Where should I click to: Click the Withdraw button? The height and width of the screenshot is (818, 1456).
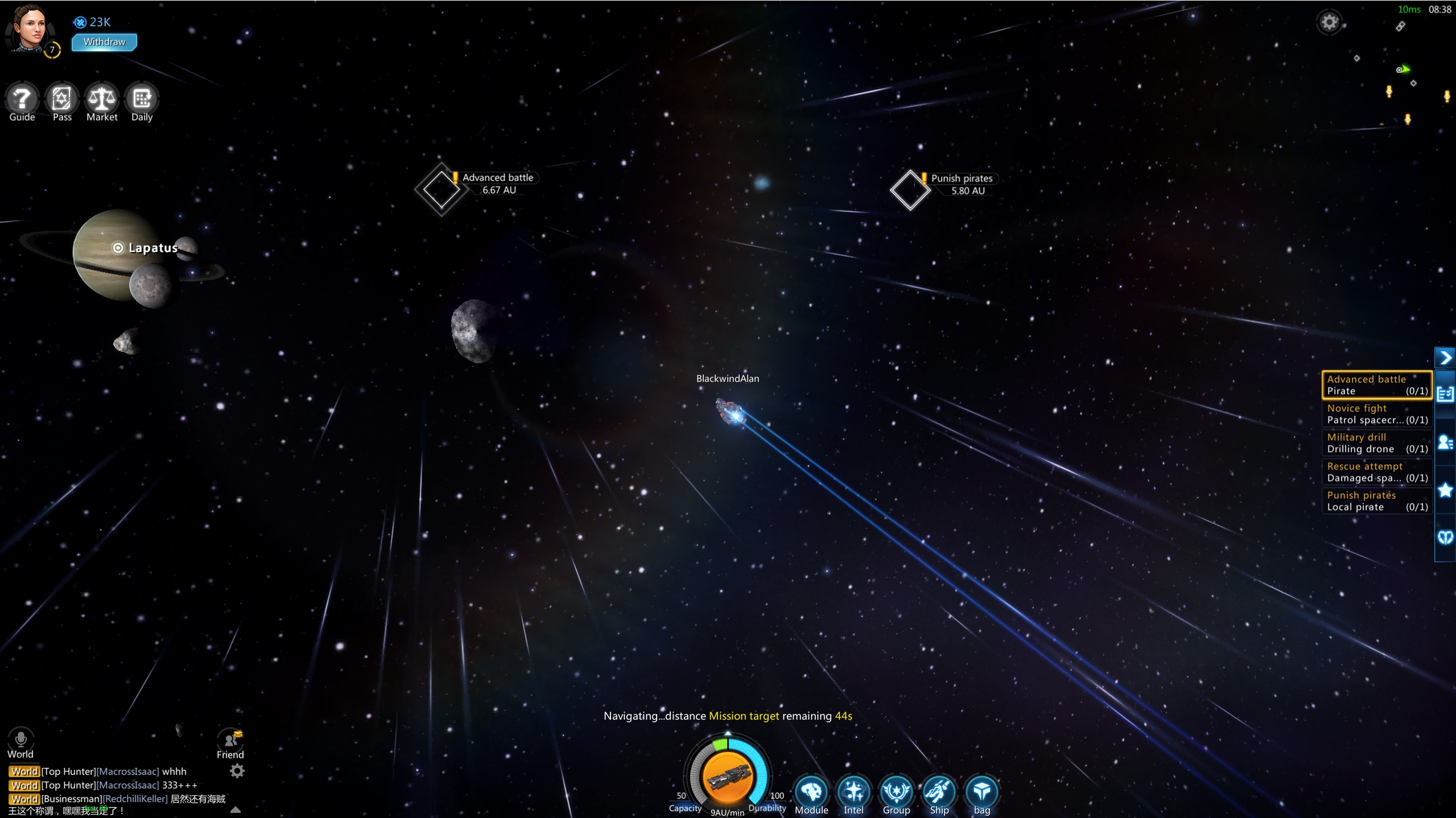[x=104, y=42]
